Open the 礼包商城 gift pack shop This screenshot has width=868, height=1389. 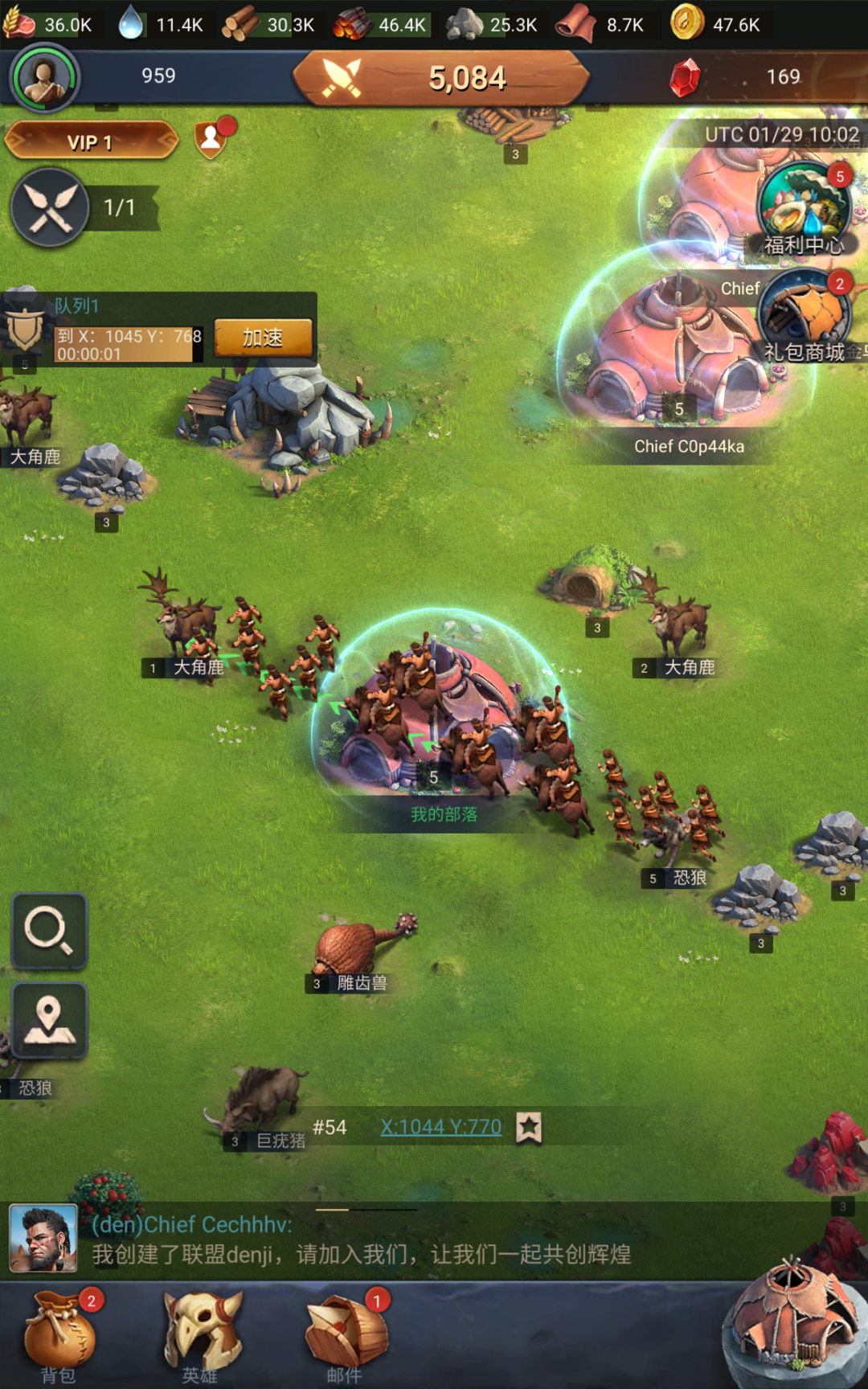pos(804,315)
